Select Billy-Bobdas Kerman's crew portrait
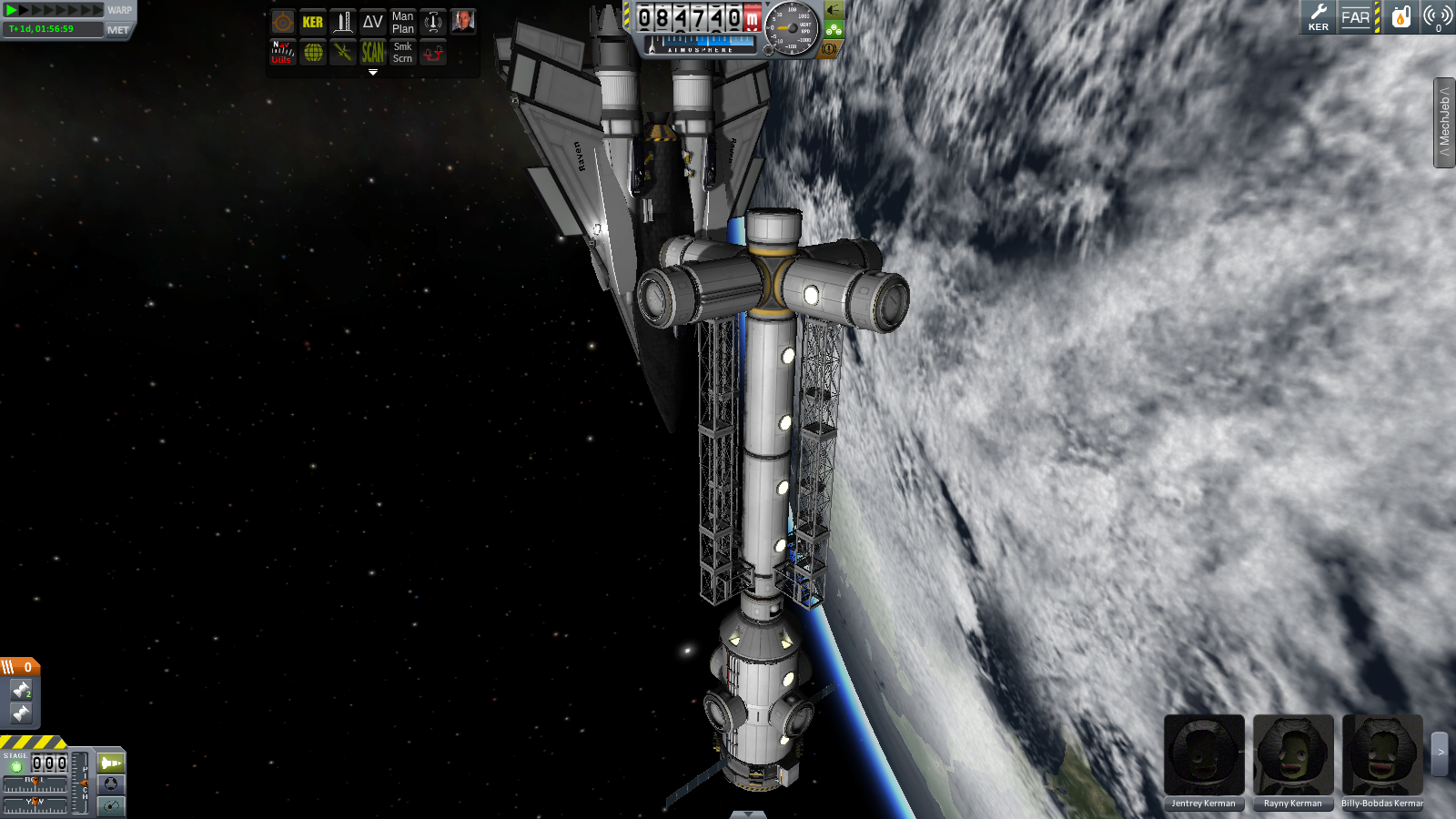 pos(1381,755)
